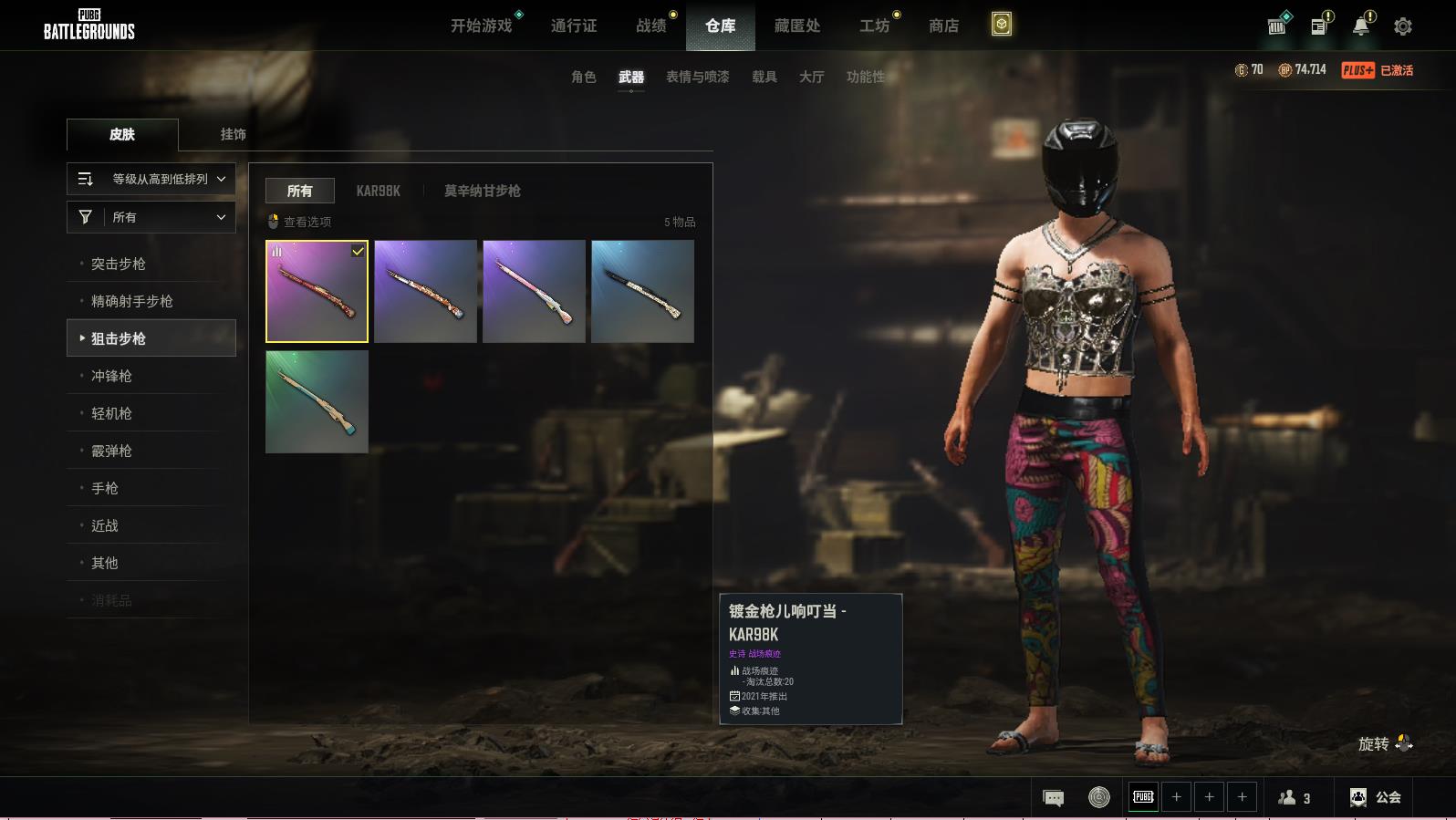Filter skins by KAR98K
Image resolution: width=1456 pixels, height=820 pixels.
click(x=378, y=191)
